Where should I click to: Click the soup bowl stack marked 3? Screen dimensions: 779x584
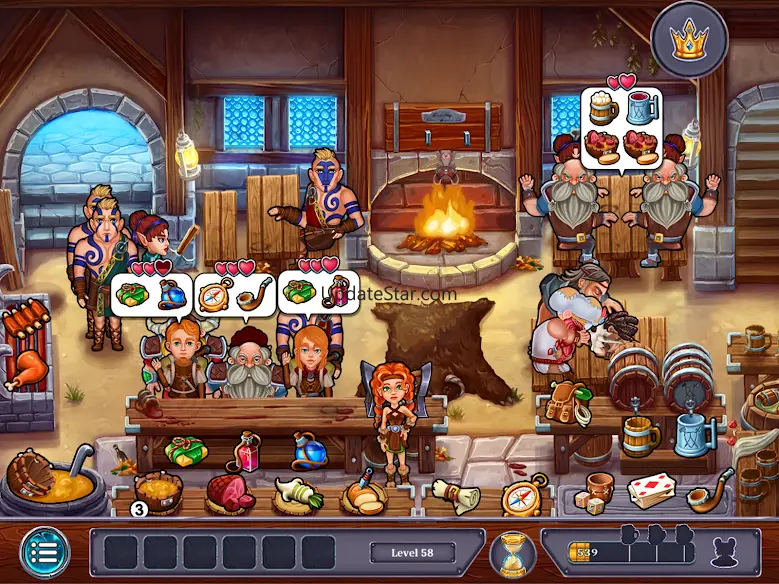pyautogui.click(x=158, y=492)
